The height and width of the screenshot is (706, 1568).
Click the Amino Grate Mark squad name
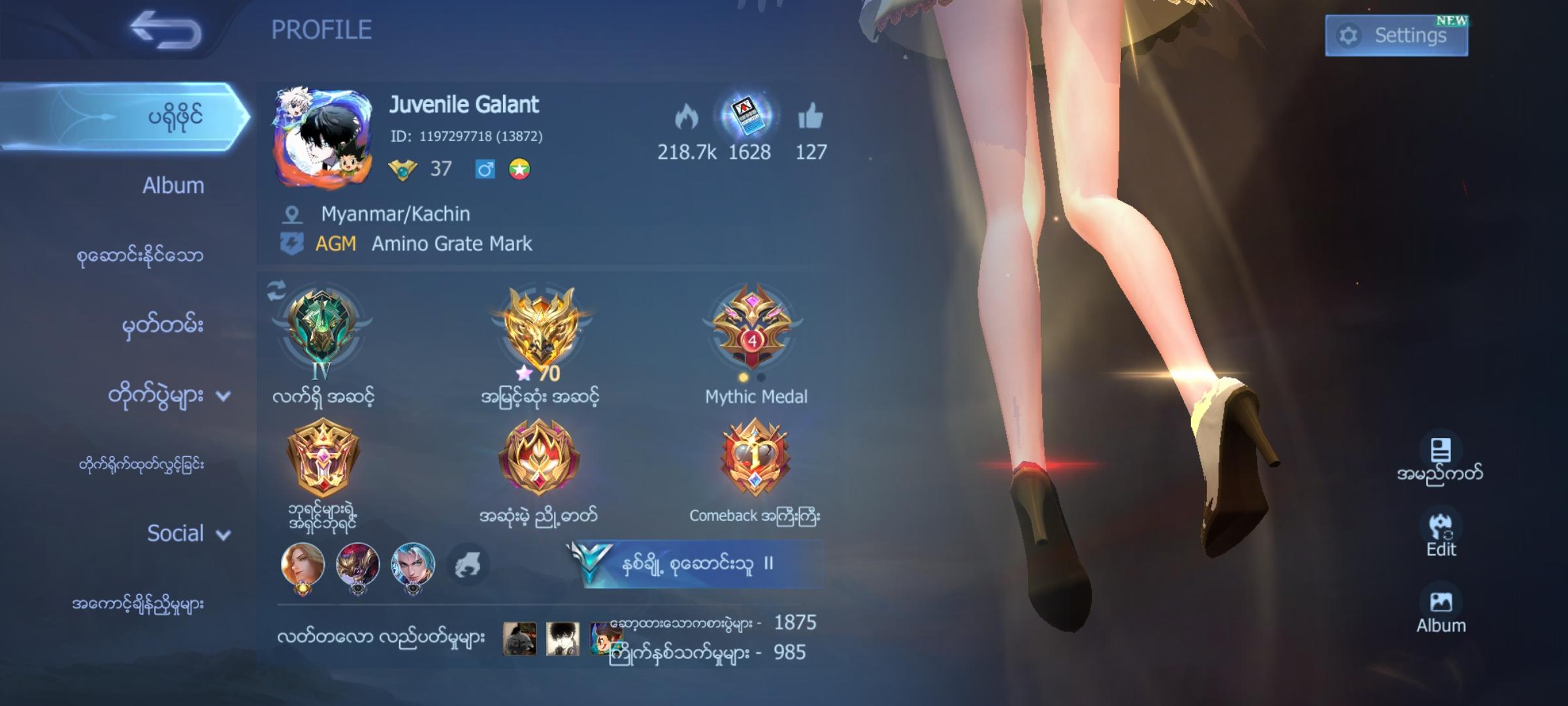(x=452, y=243)
